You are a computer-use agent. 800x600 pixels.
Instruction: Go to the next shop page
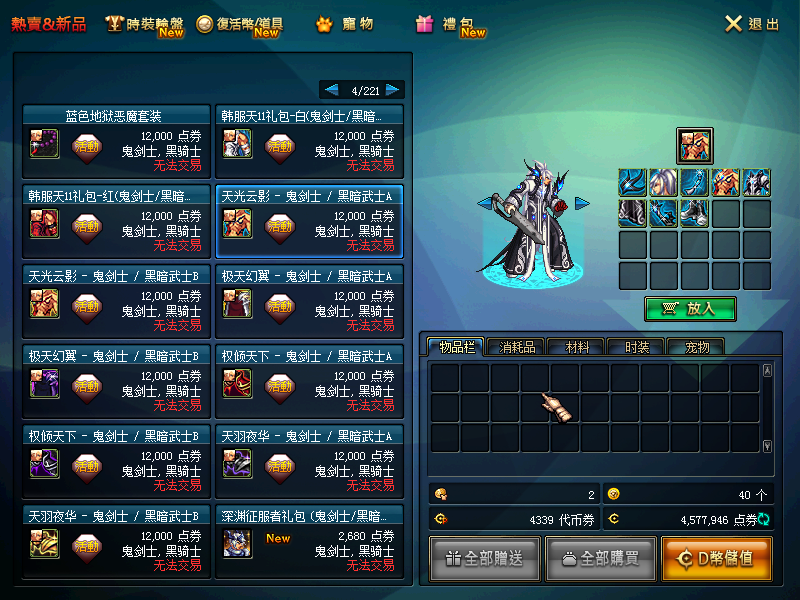394,90
